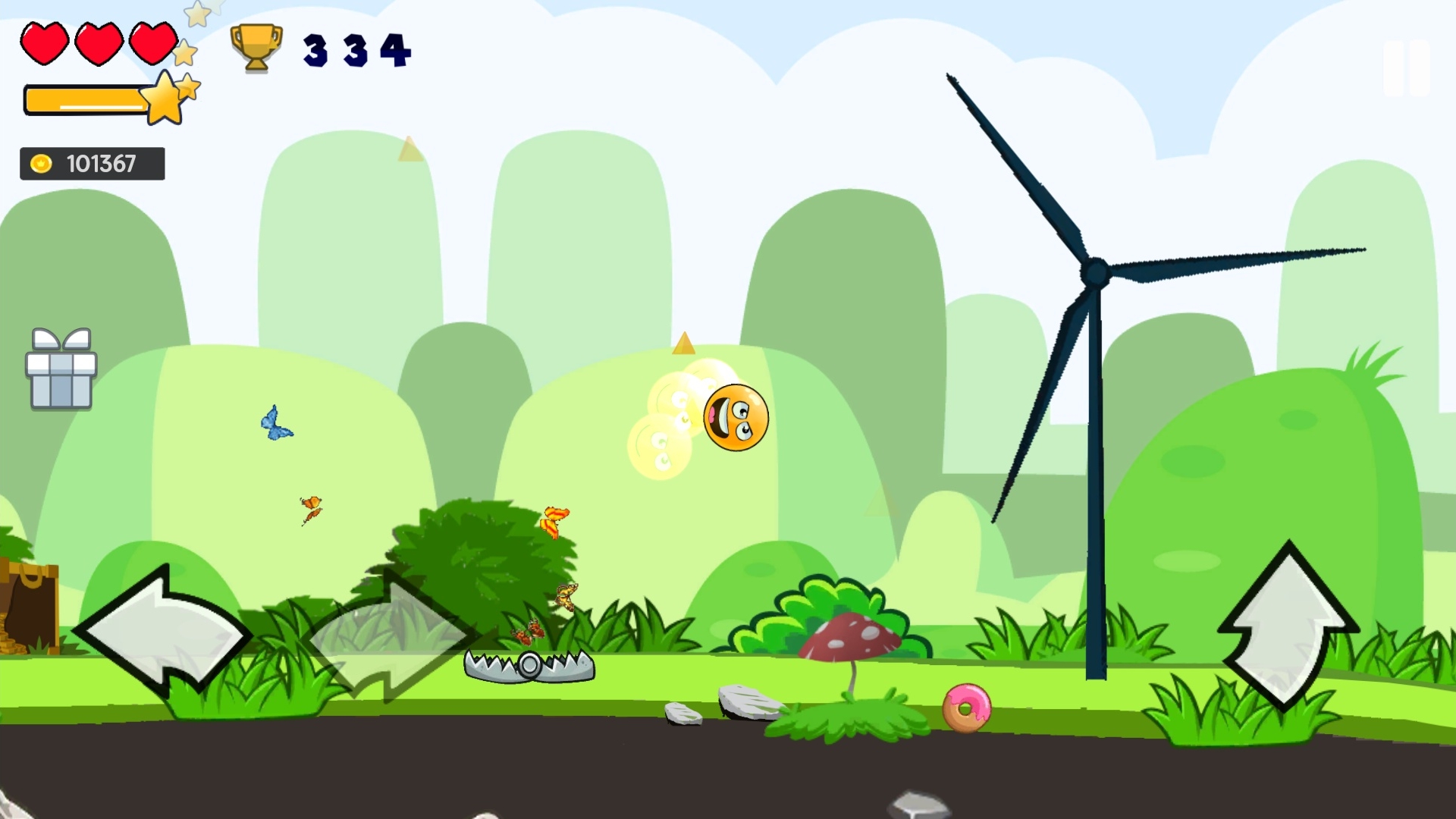Select the orange smiling ball character

(x=734, y=419)
